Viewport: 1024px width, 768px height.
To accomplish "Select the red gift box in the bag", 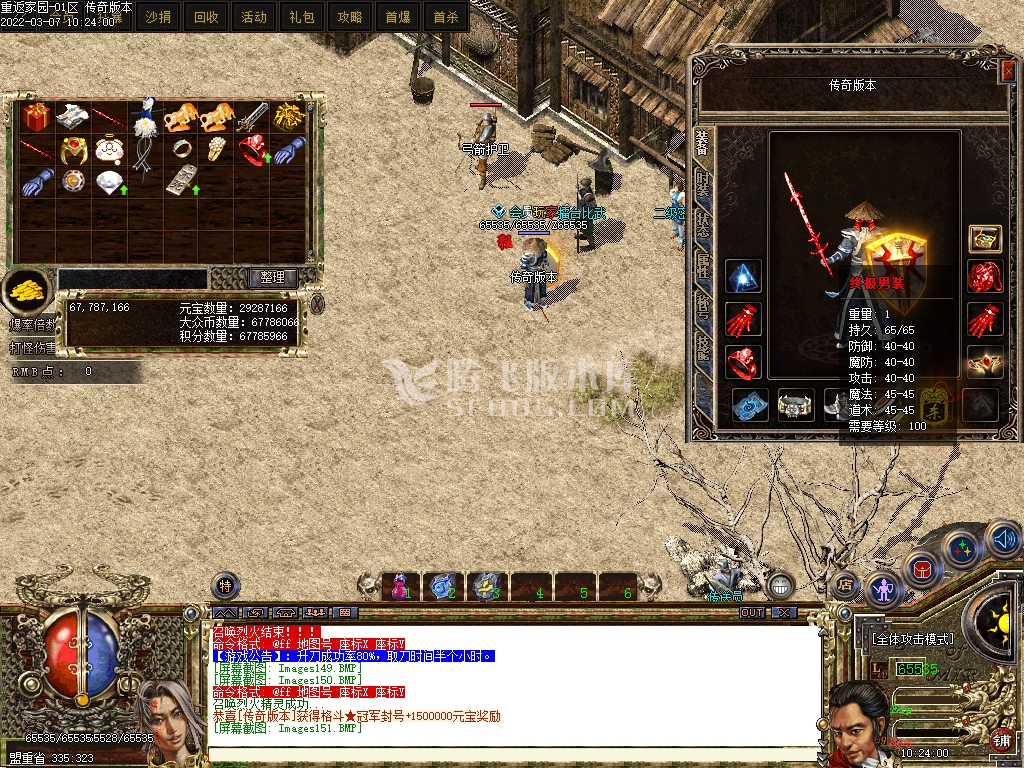I will click(37, 116).
